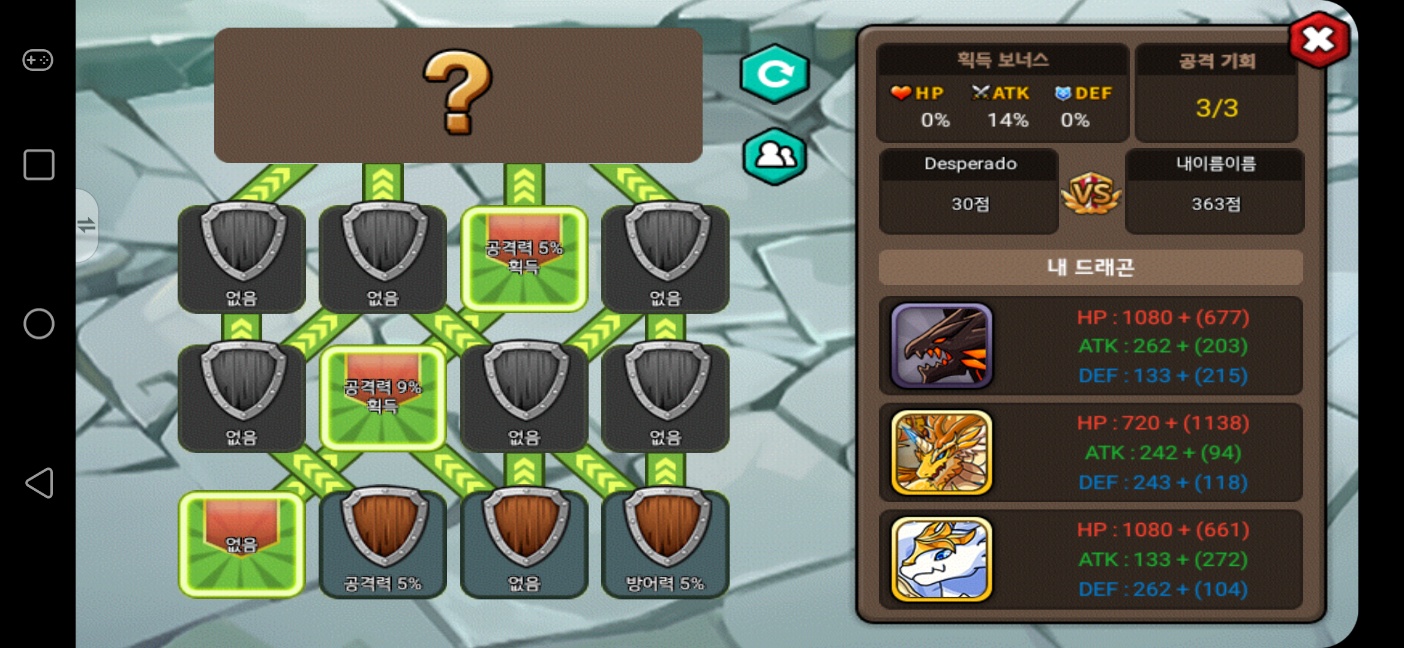Expand the side arrow handle tab
Image resolution: width=1404 pixels, height=648 pixels.
click(87, 225)
